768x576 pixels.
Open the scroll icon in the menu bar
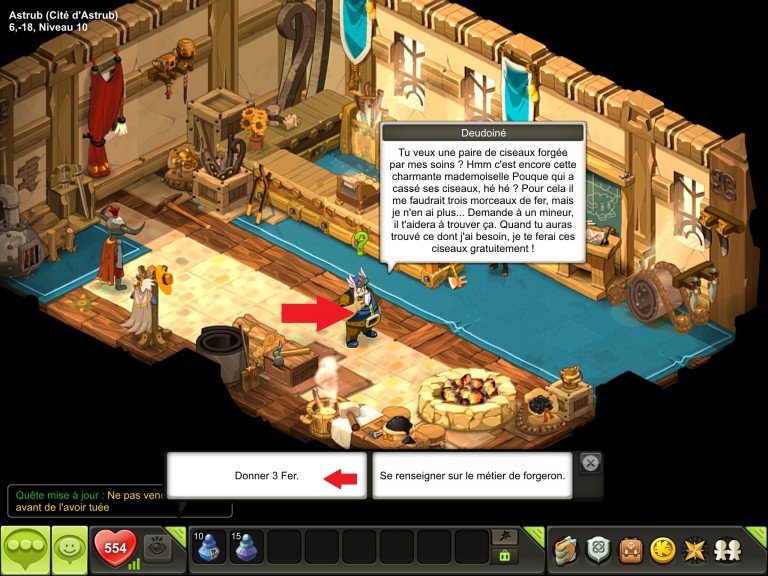(567, 549)
